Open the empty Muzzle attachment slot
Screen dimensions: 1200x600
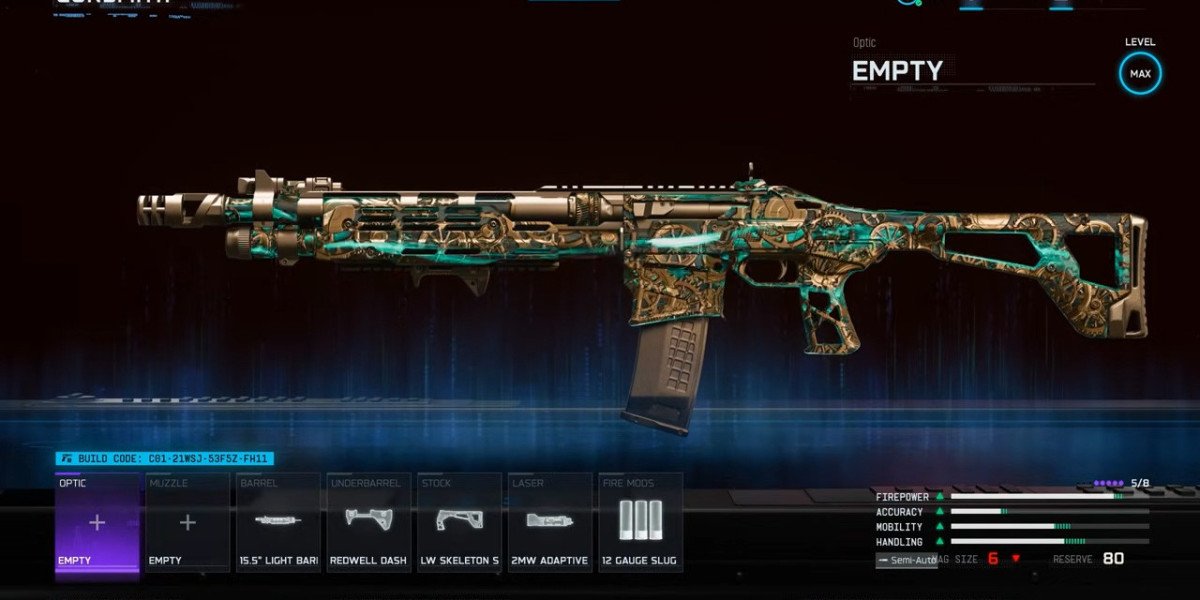[x=187, y=523]
